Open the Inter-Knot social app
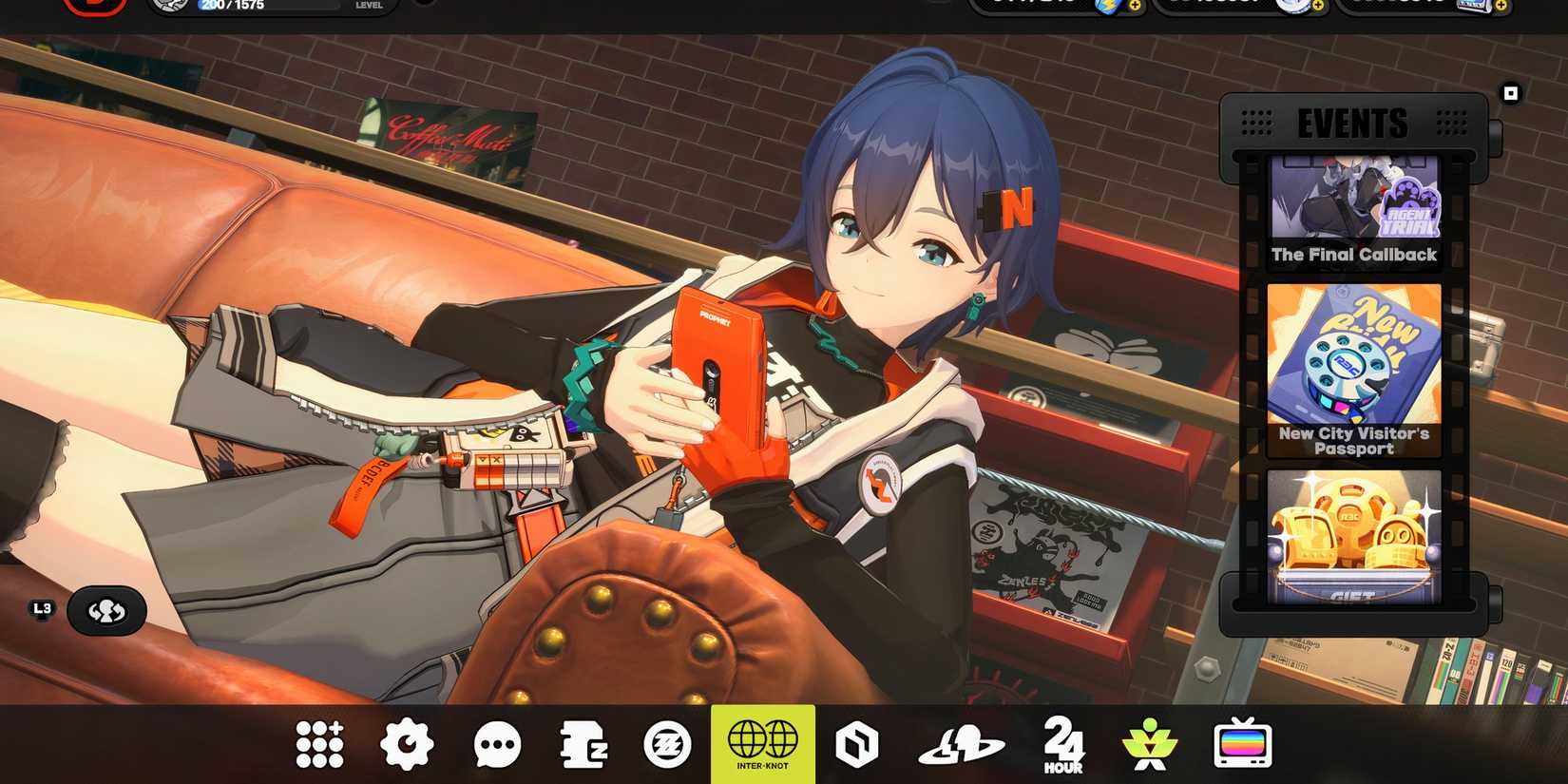Viewport: 1568px width, 784px height. coord(761,743)
